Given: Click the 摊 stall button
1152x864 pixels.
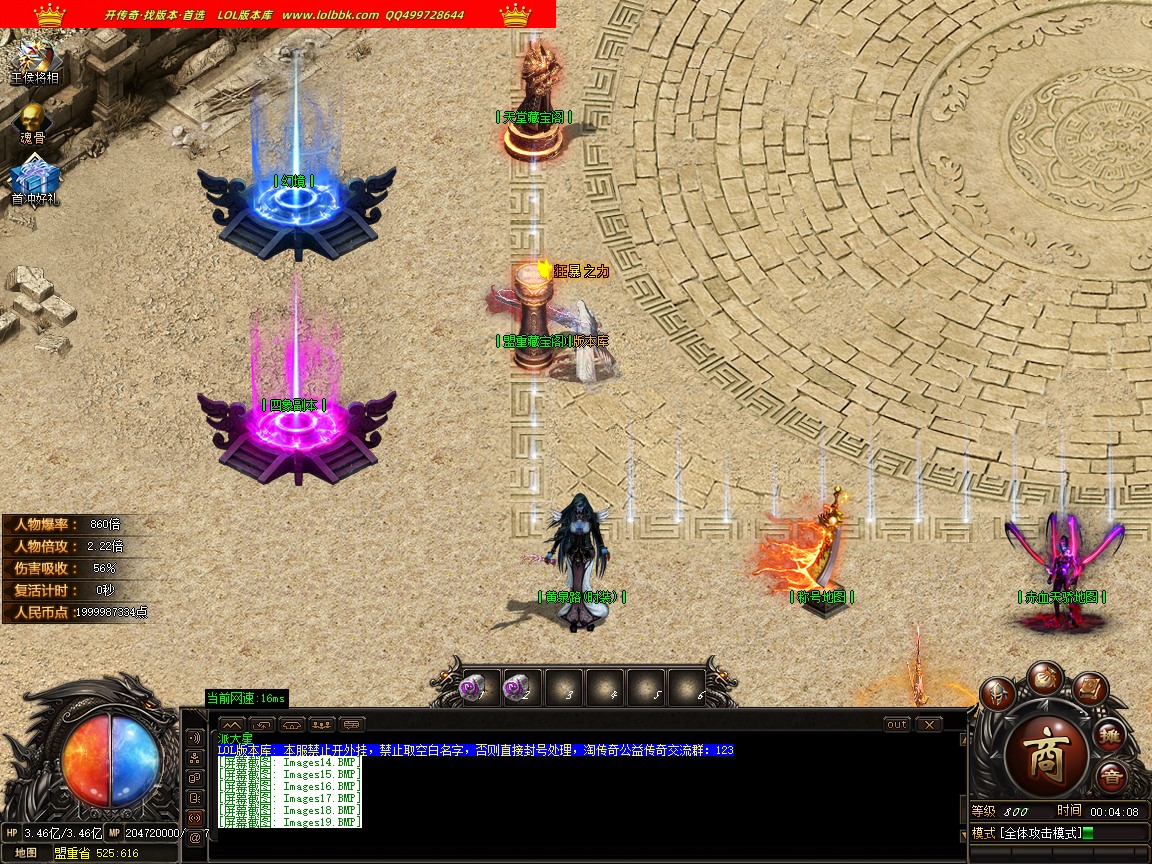Looking at the screenshot, I should pos(1110,736).
